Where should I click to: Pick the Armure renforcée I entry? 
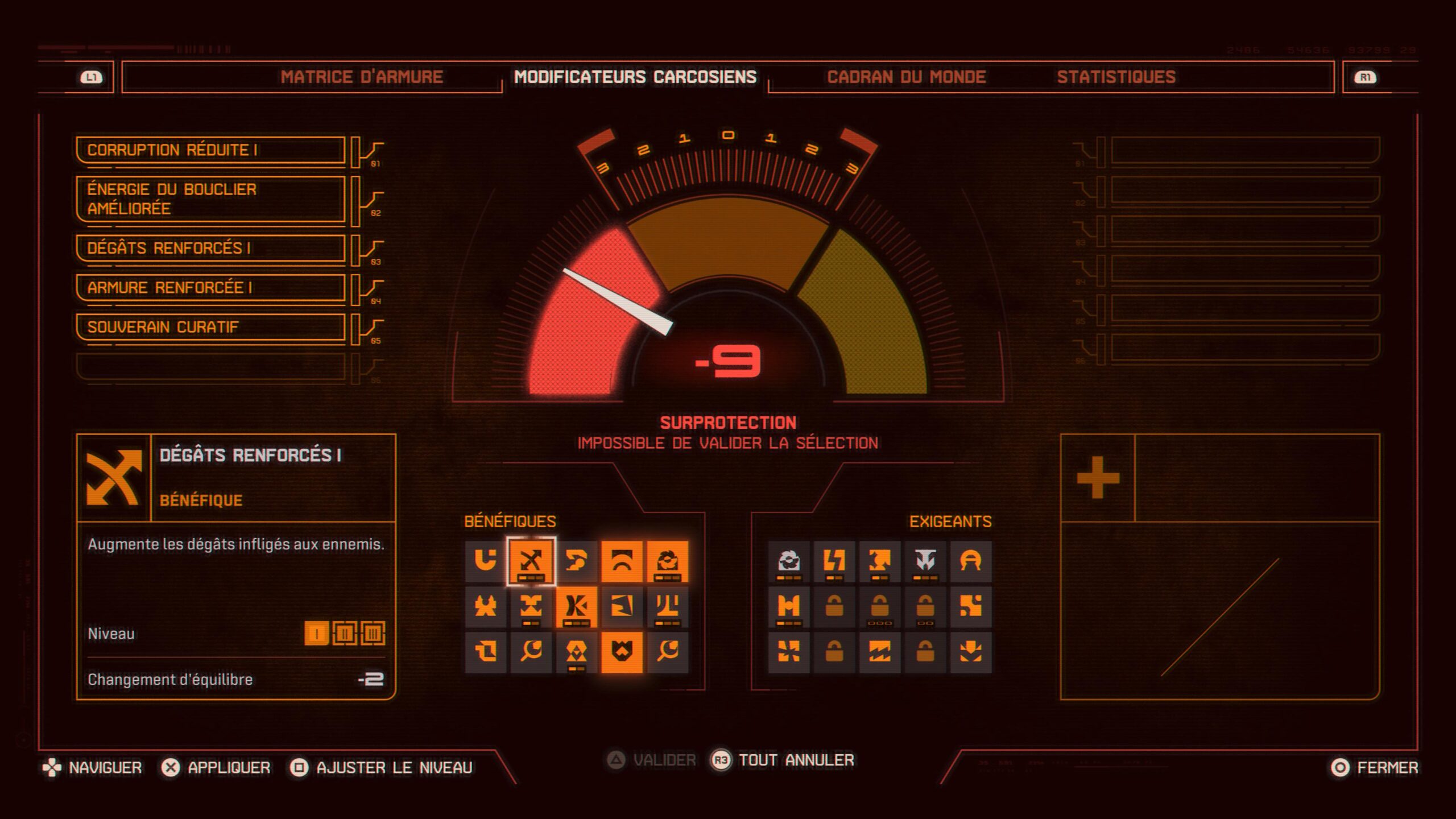210,288
